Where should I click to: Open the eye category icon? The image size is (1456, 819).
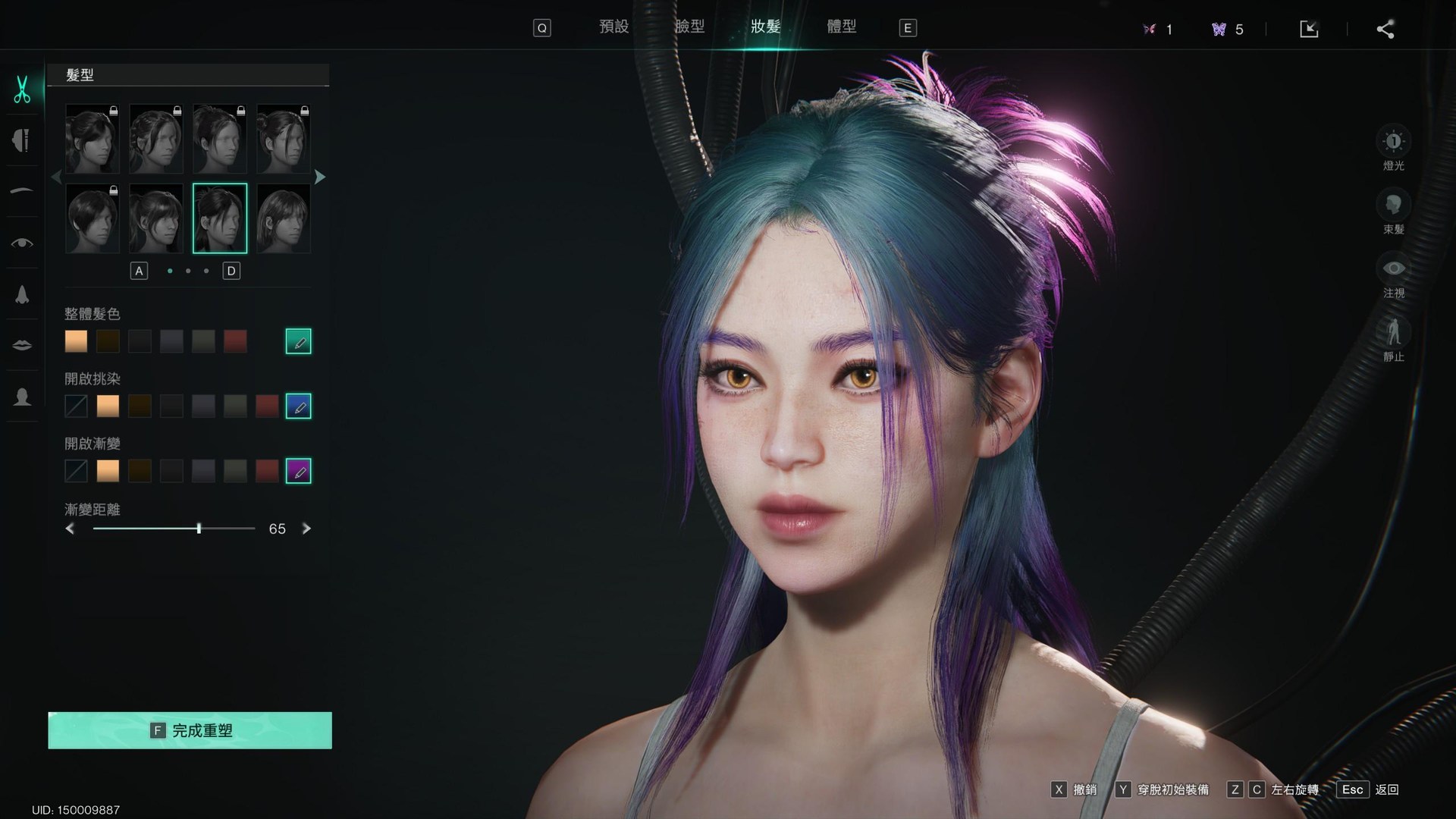click(22, 243)
